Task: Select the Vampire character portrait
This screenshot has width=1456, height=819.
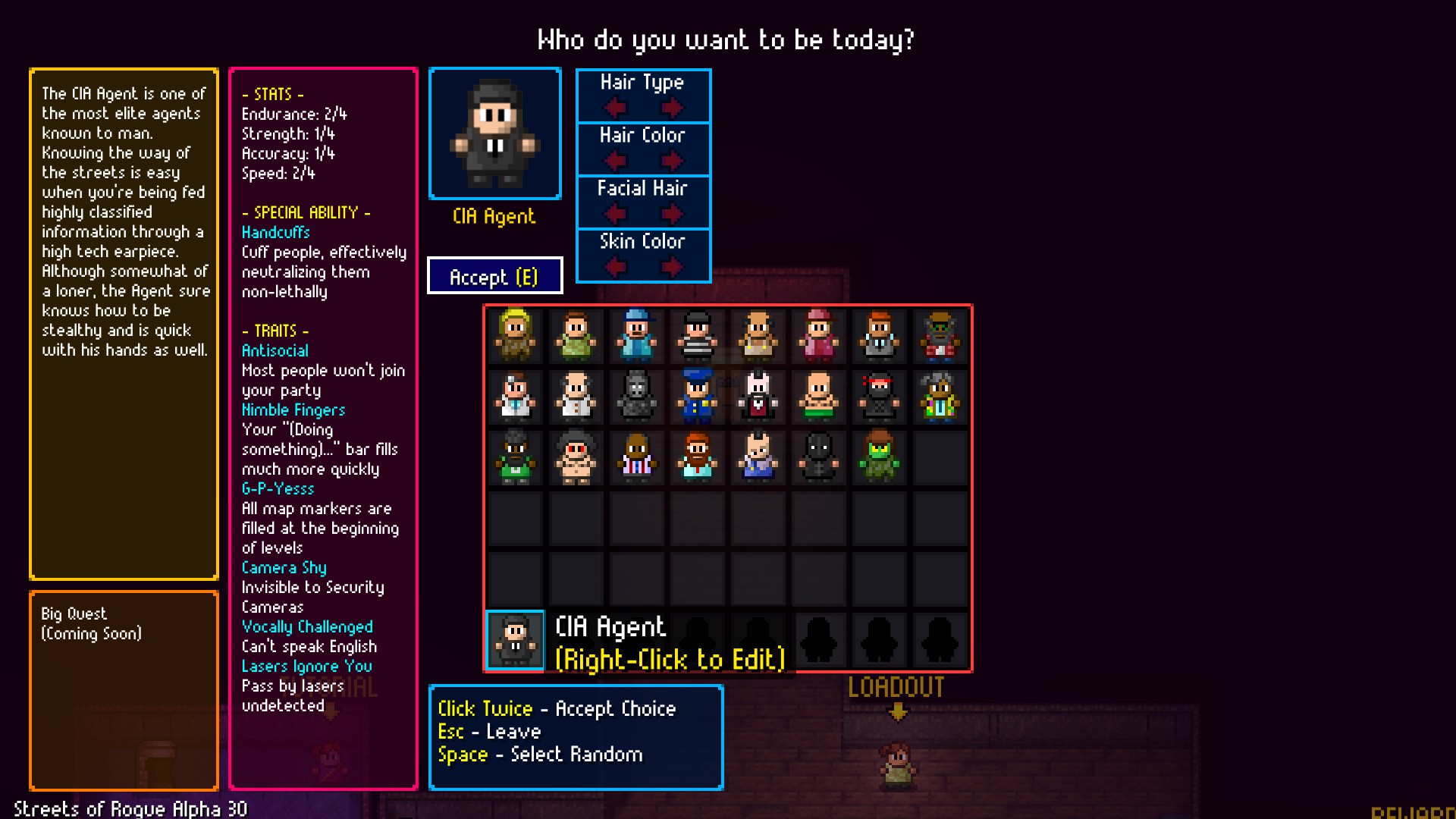Action: coord(758,398)
